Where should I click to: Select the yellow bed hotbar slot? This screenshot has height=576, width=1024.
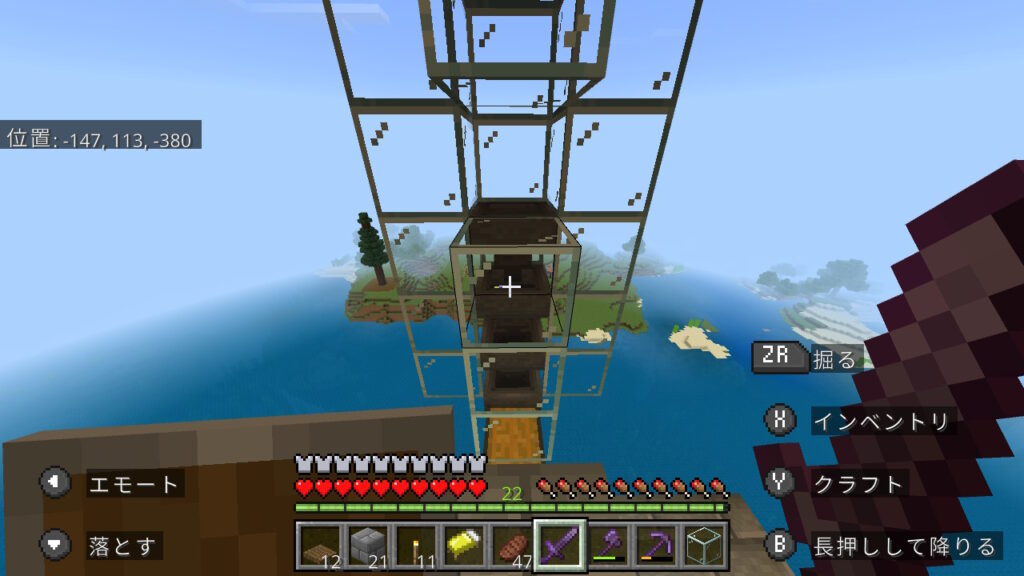(462, 544)
